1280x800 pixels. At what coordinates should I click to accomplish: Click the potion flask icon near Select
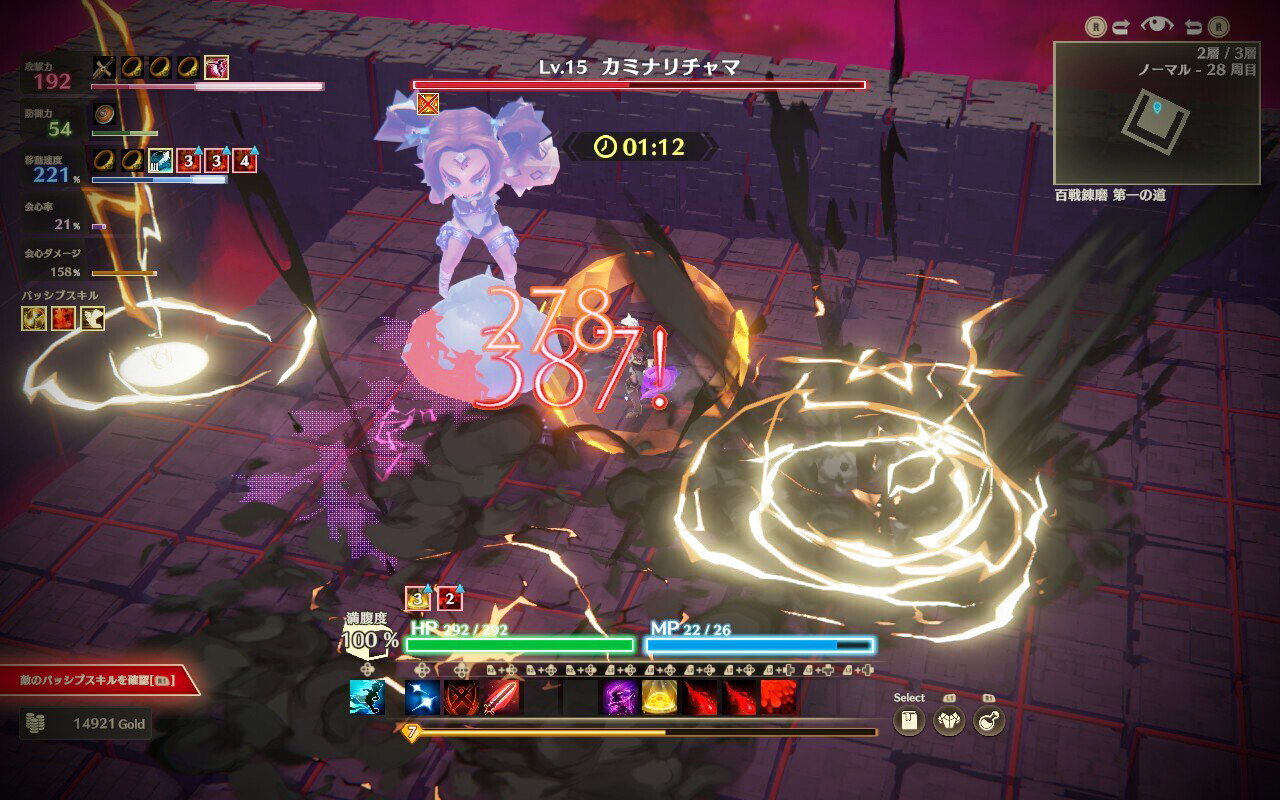tap(986, 719)
